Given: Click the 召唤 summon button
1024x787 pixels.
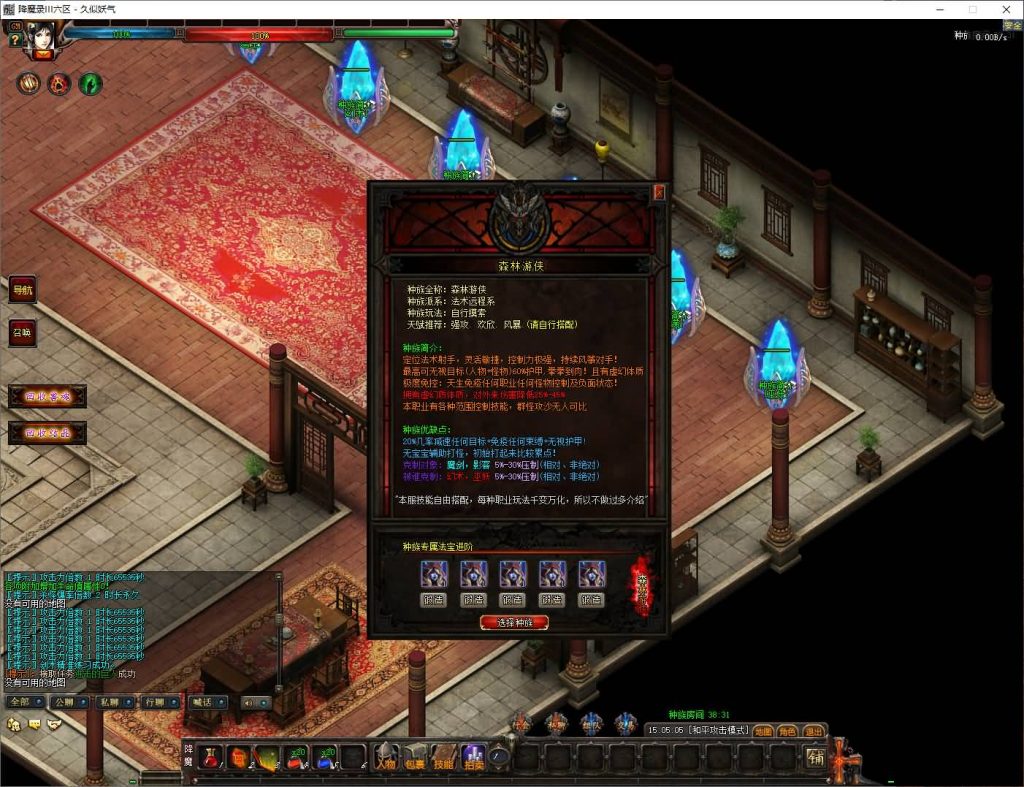Looking at the screenshot, I should (x=22, y=332).
